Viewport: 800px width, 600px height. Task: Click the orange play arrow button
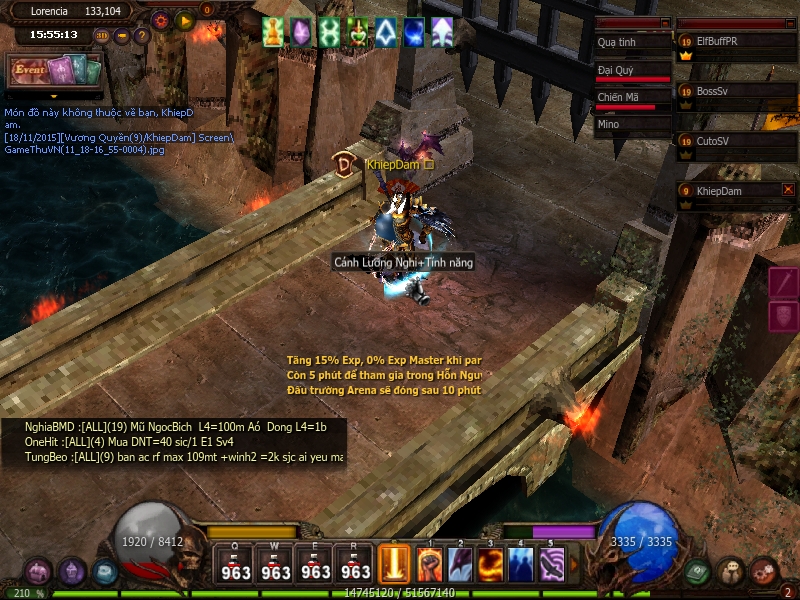coord(184,20)
